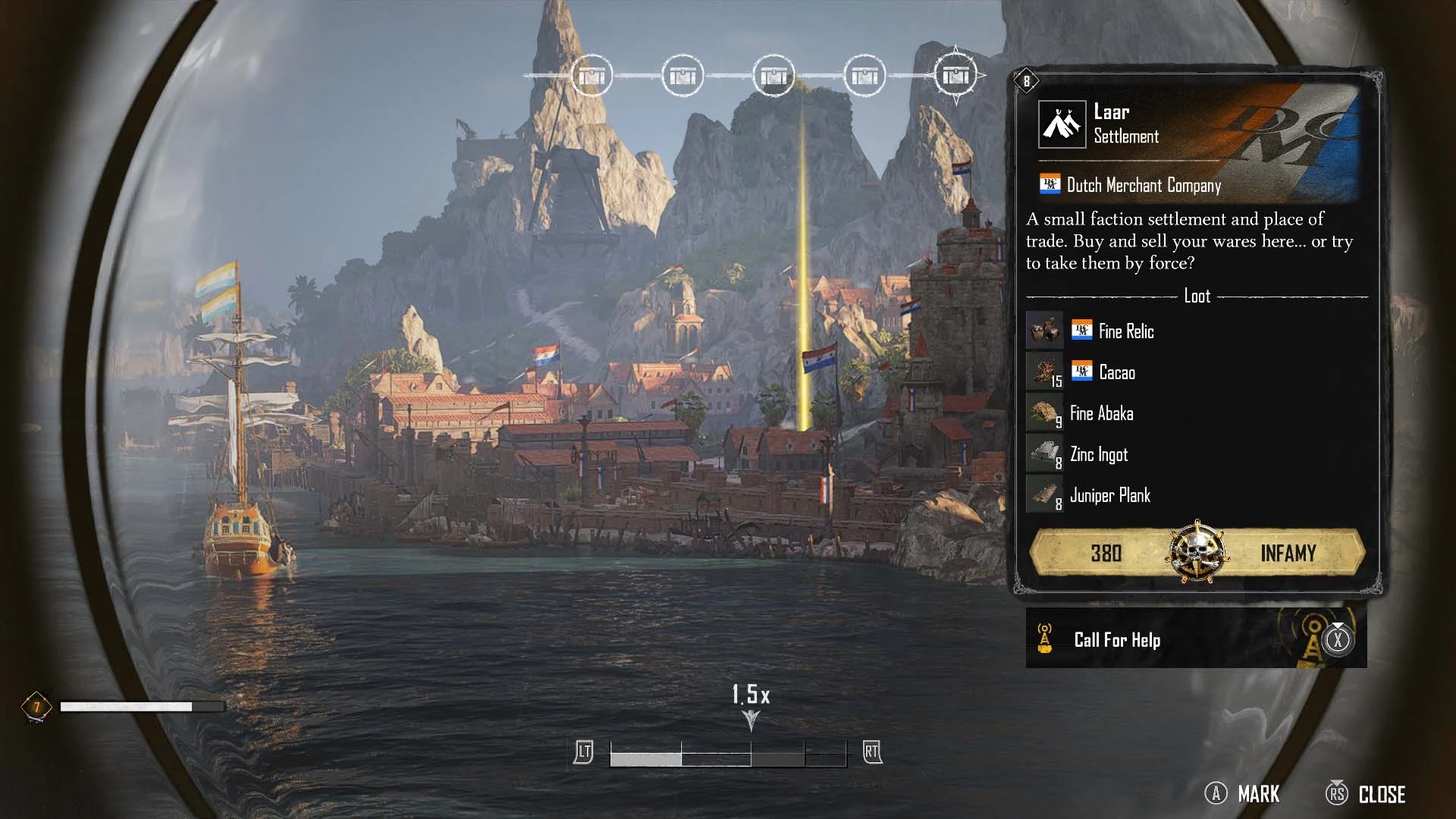1456x819 pixels.
Task: Activate the Call For Help option
Action: click(x=1195, y=639)
